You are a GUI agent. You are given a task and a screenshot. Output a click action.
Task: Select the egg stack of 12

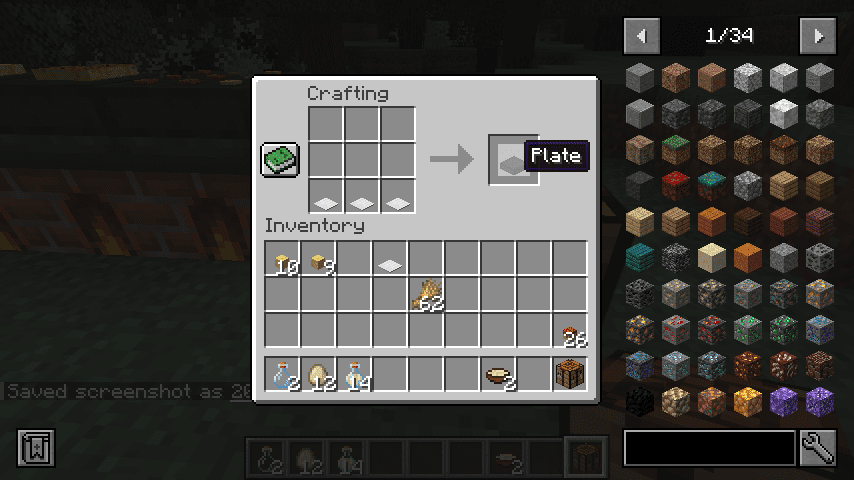click(x=318, y=375)
